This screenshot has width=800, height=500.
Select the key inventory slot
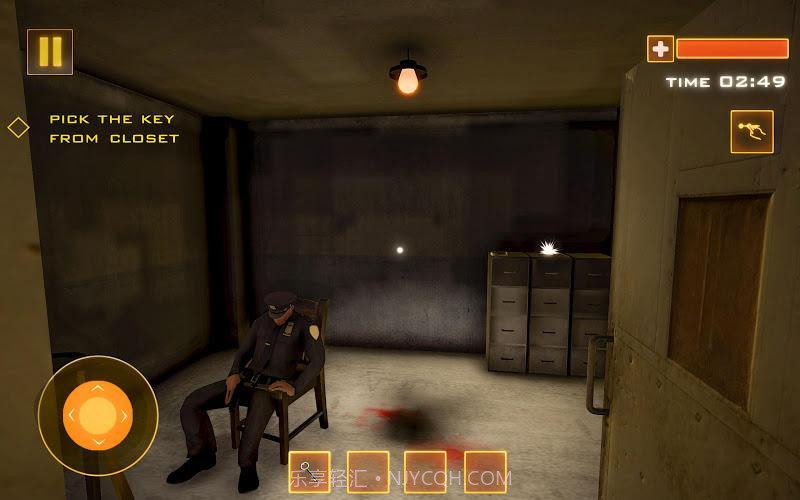309,471
